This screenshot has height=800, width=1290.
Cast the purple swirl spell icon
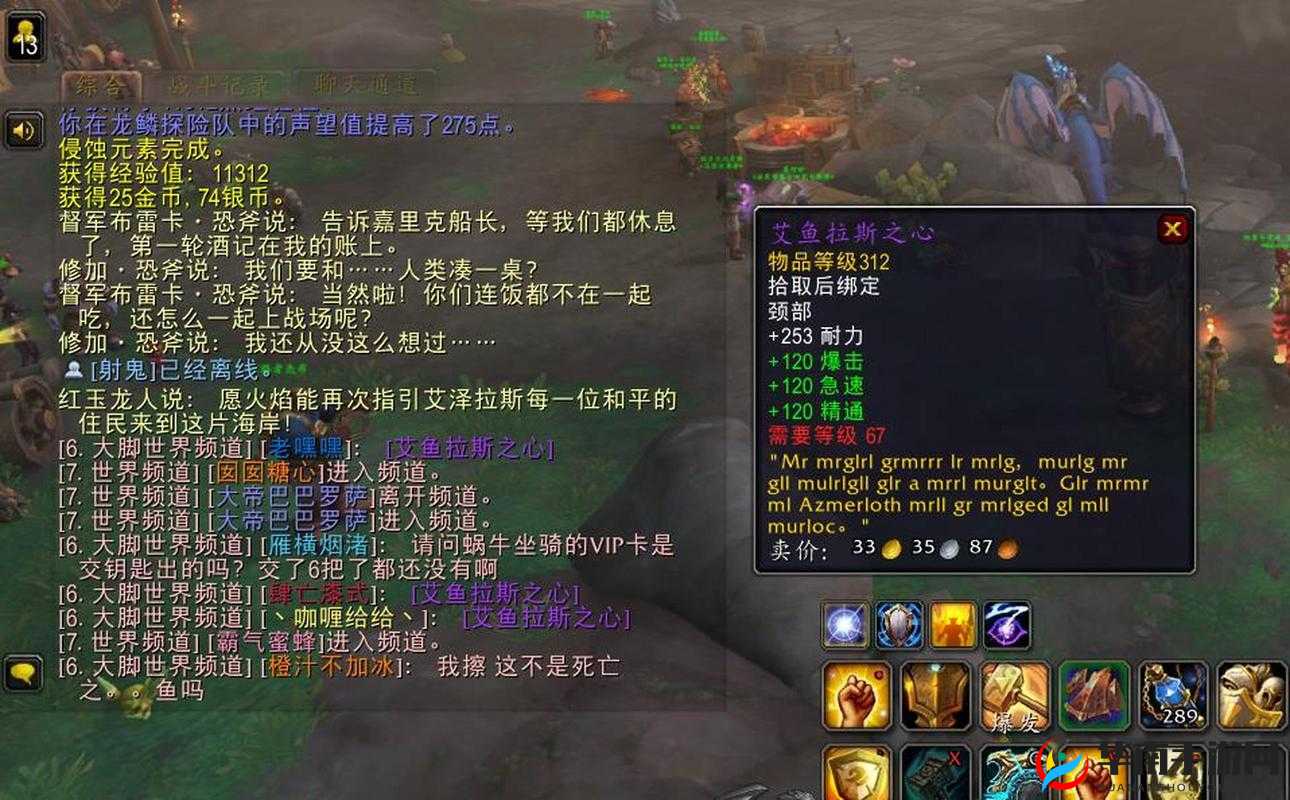[x=1006, y=625]
